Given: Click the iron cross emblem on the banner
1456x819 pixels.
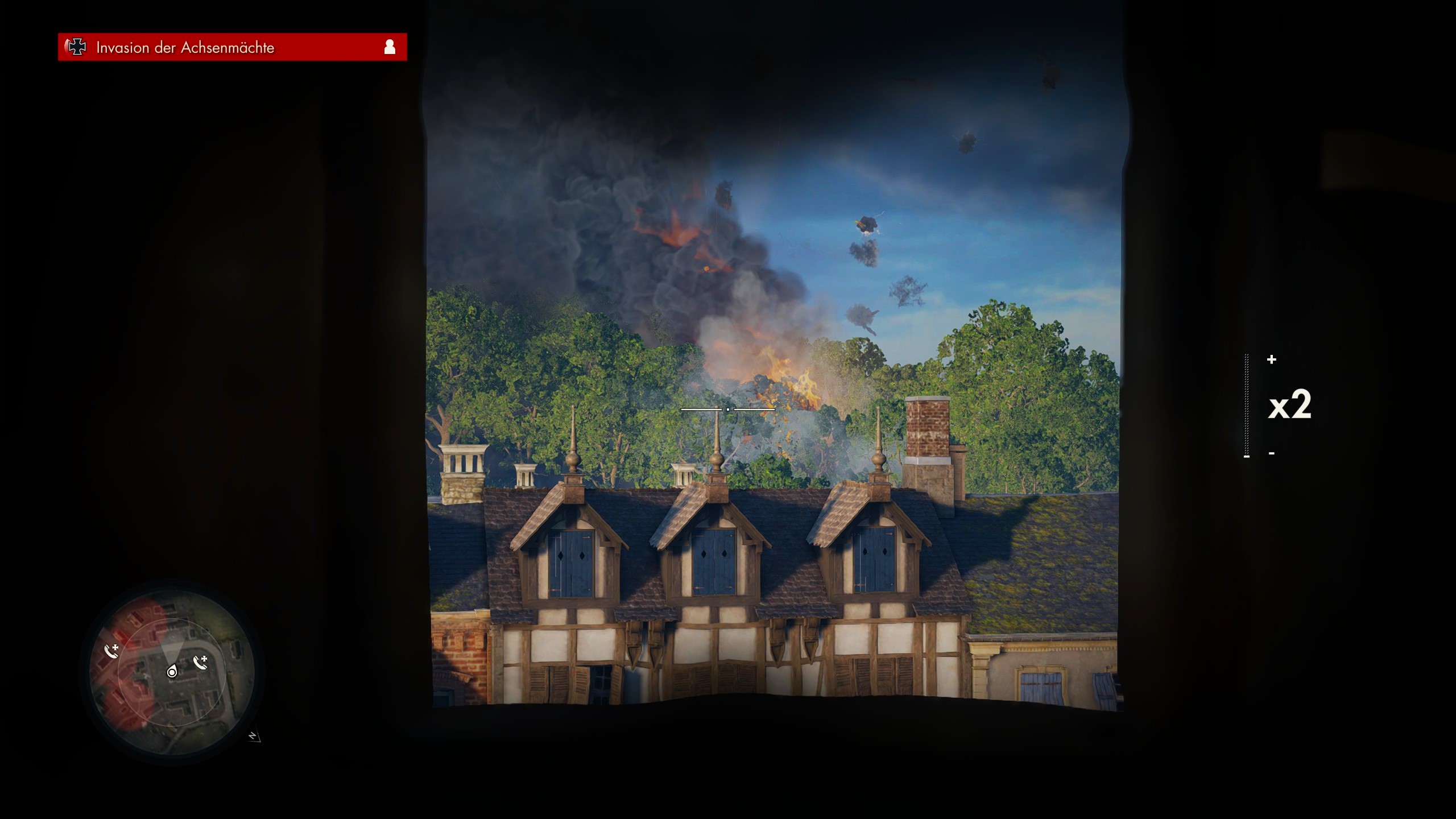Looking at the screenshot, I should point(76,47).
